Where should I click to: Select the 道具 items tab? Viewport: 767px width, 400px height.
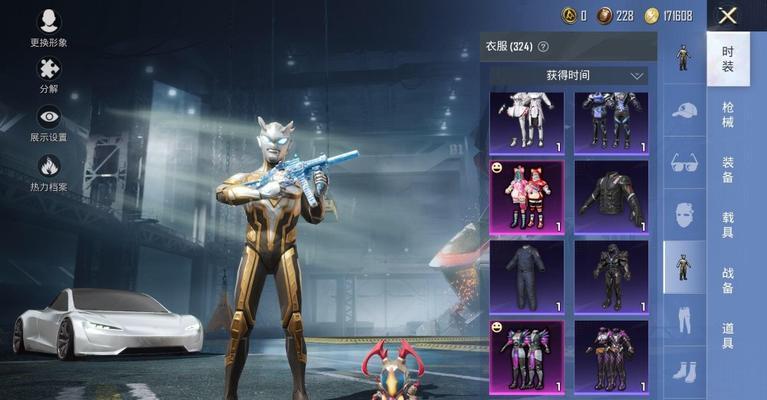tap(728, 335)
